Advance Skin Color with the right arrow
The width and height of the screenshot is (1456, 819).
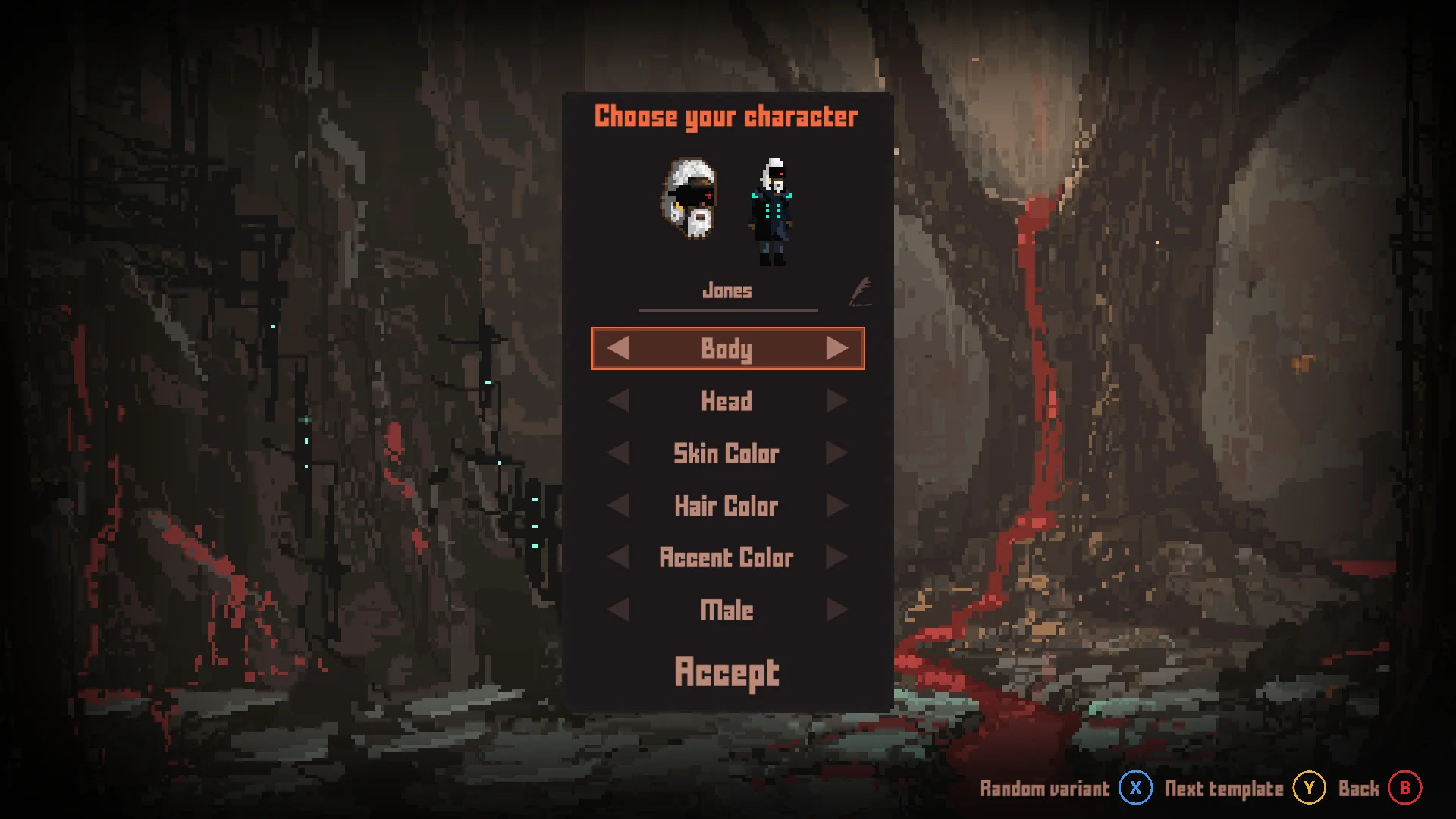(x=837, y=453)
